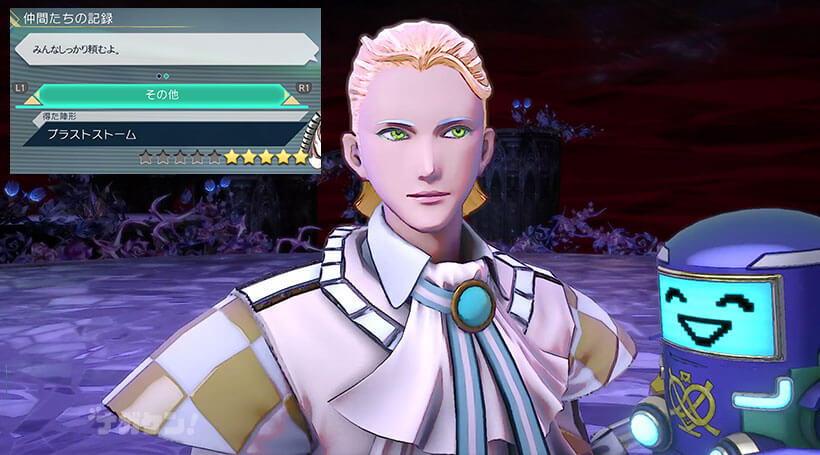The image size is (820, 455).
Task: Select the ブラストストーム formation row
Action: click(160, 134)
